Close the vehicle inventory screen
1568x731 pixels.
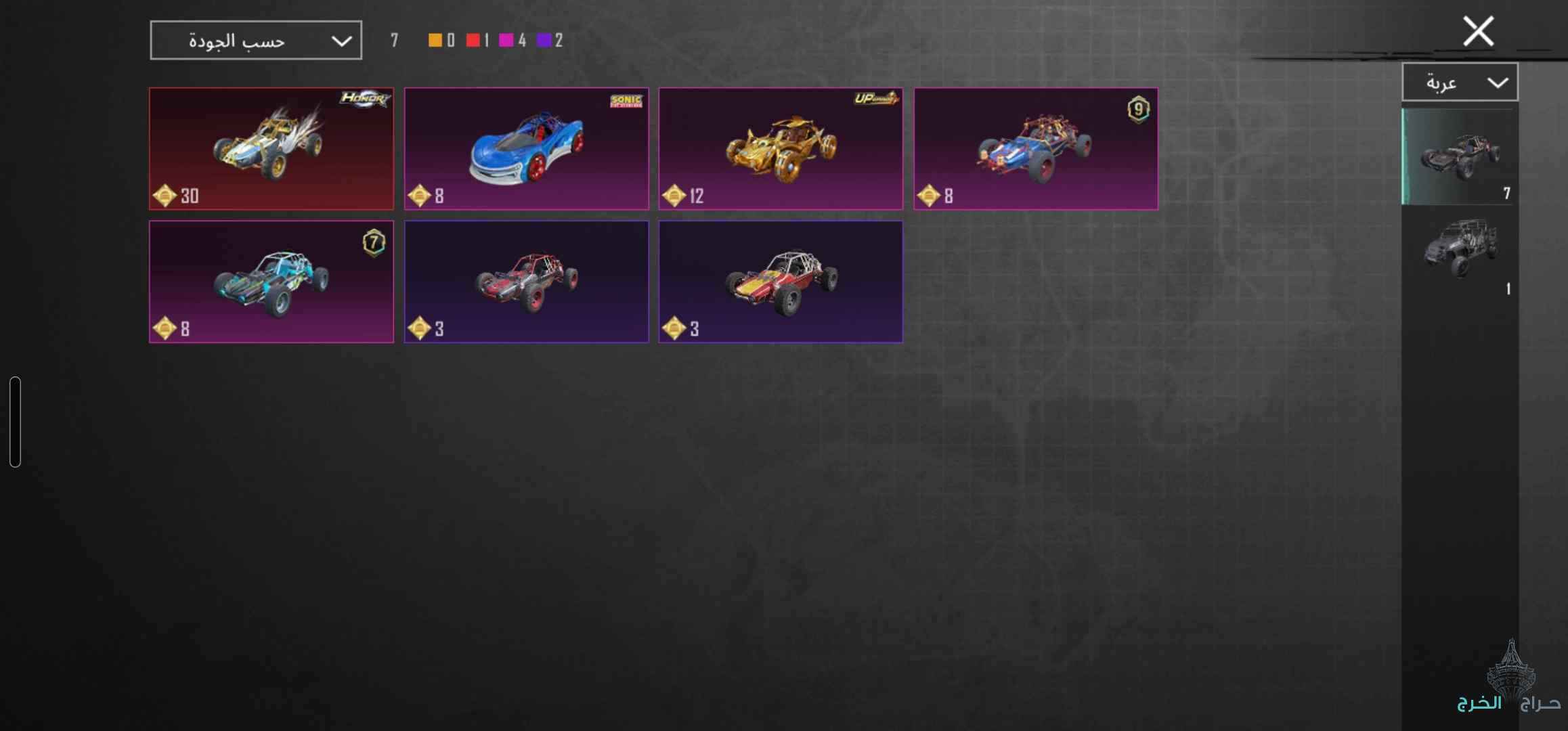1477,31
